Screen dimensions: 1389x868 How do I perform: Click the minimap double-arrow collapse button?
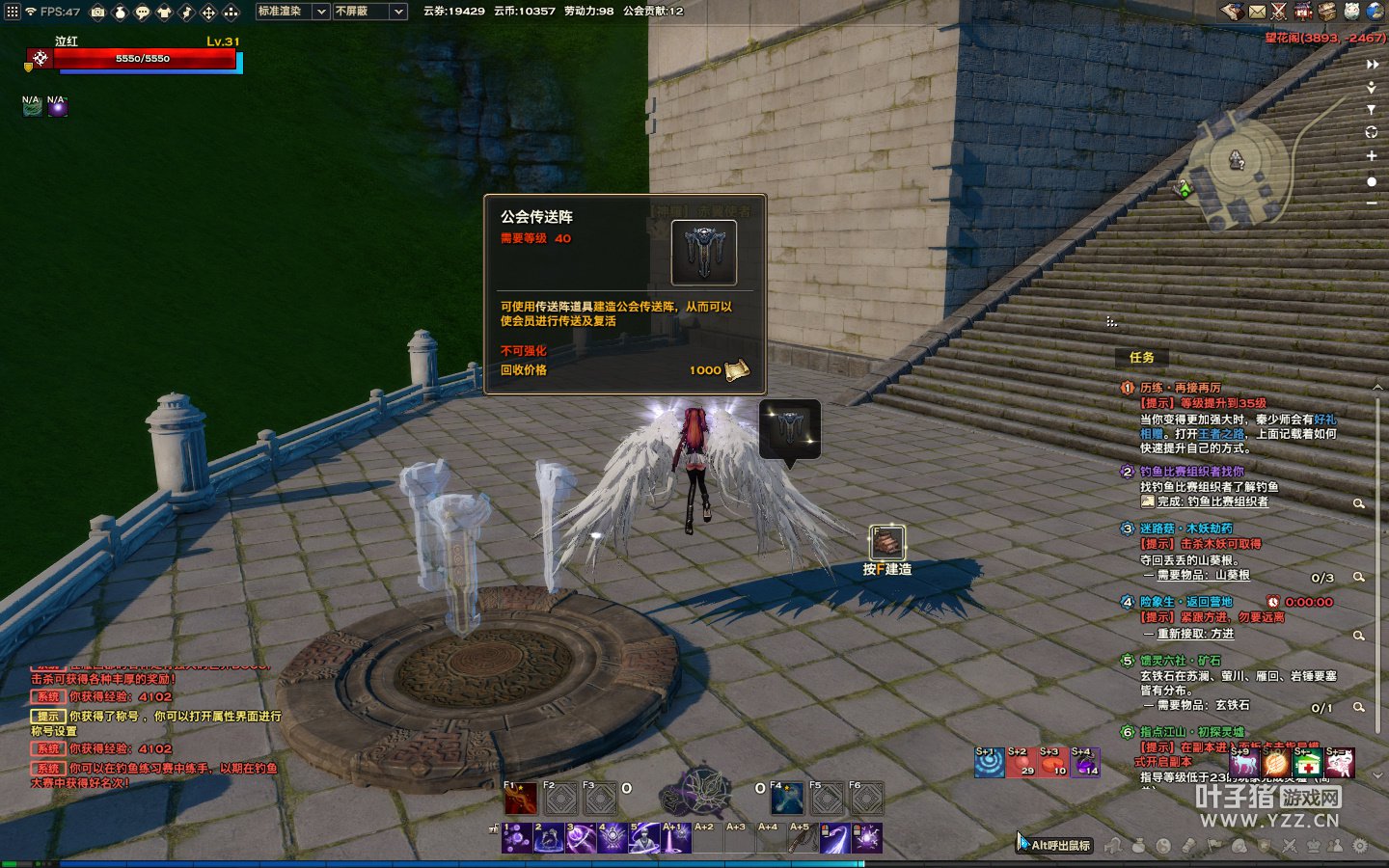[1372, 65]
